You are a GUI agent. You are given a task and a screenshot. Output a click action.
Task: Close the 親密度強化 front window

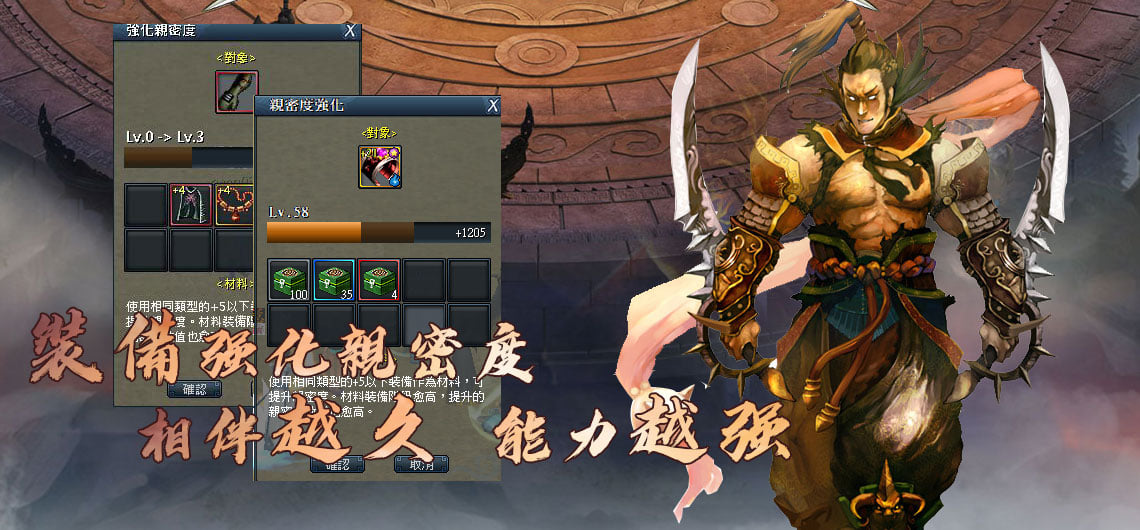492,105
